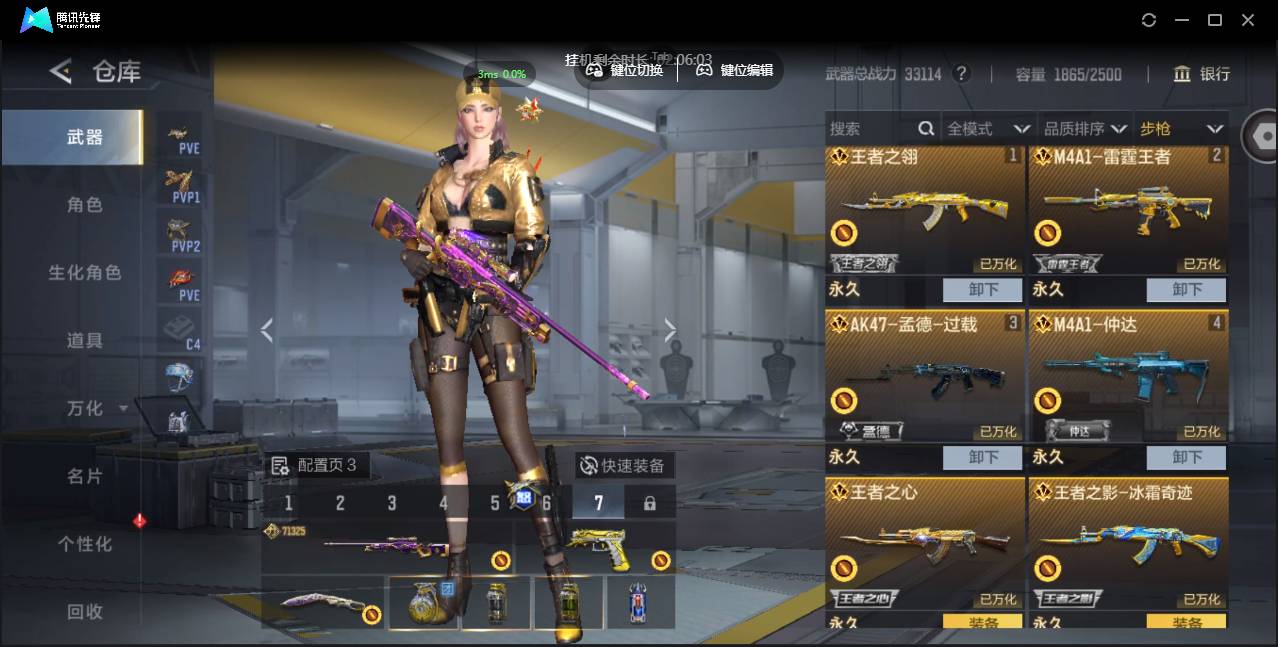Switch to 个性化 tab
1278x647 pixels.
84,544
